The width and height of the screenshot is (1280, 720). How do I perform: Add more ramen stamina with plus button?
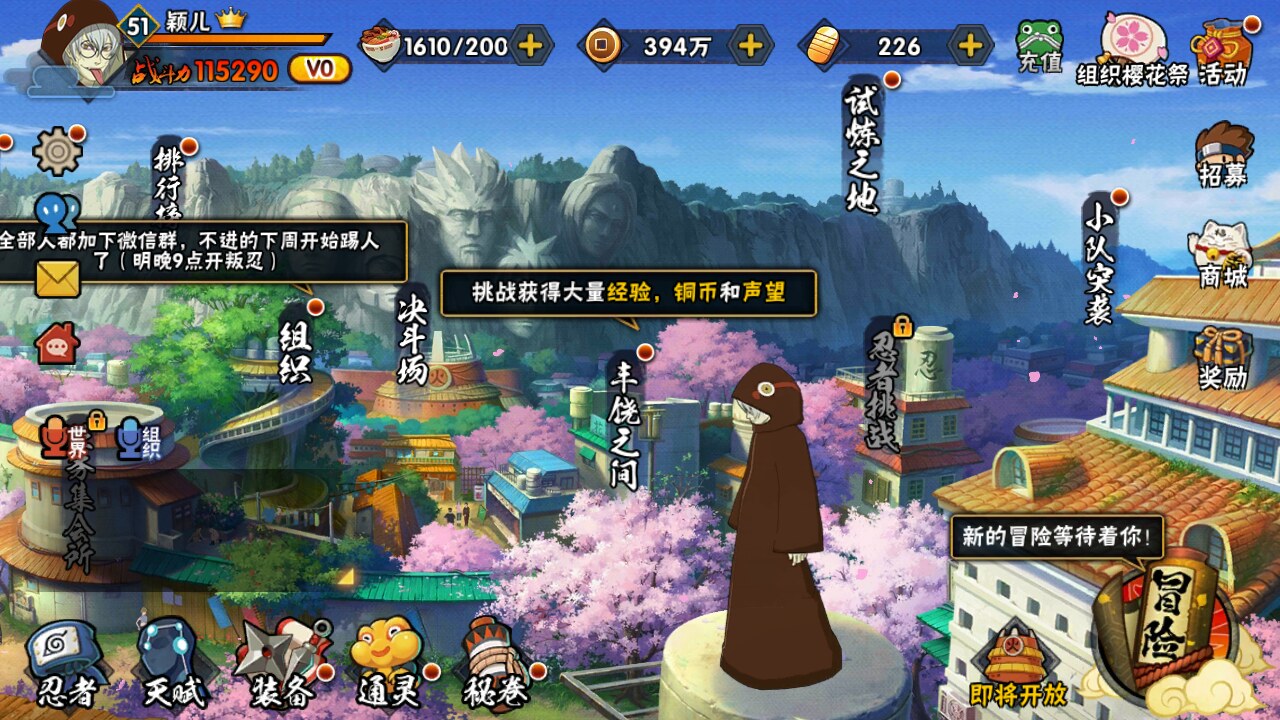(531, 45)
